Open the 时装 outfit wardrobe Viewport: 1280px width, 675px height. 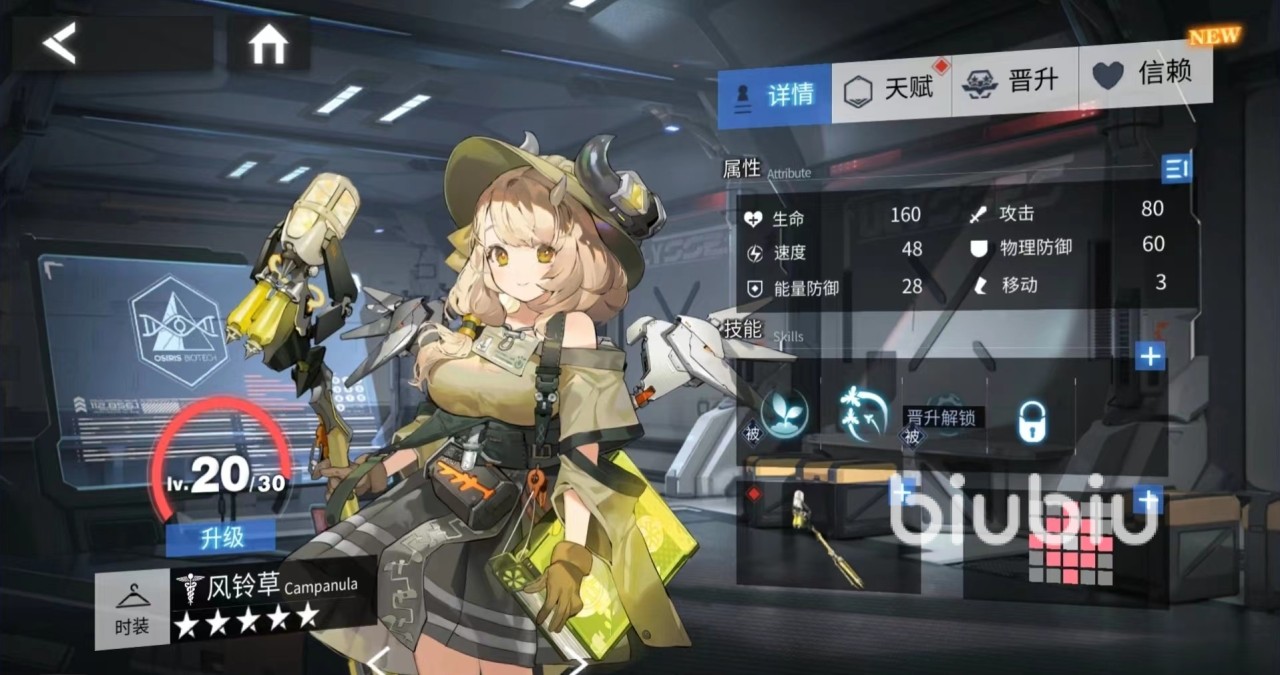(132, 610)
